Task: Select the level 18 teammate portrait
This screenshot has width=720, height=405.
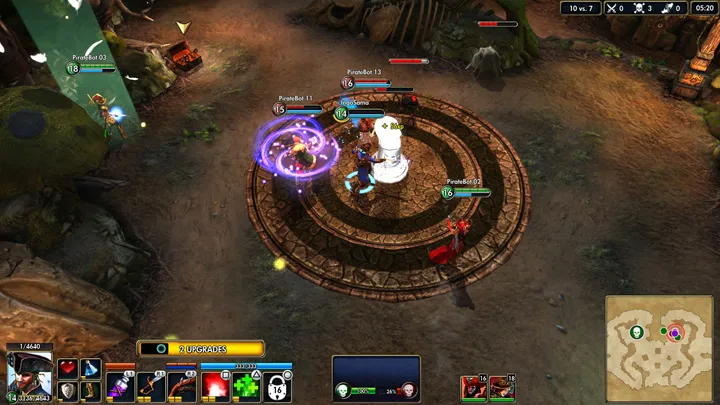Action: 502,387
